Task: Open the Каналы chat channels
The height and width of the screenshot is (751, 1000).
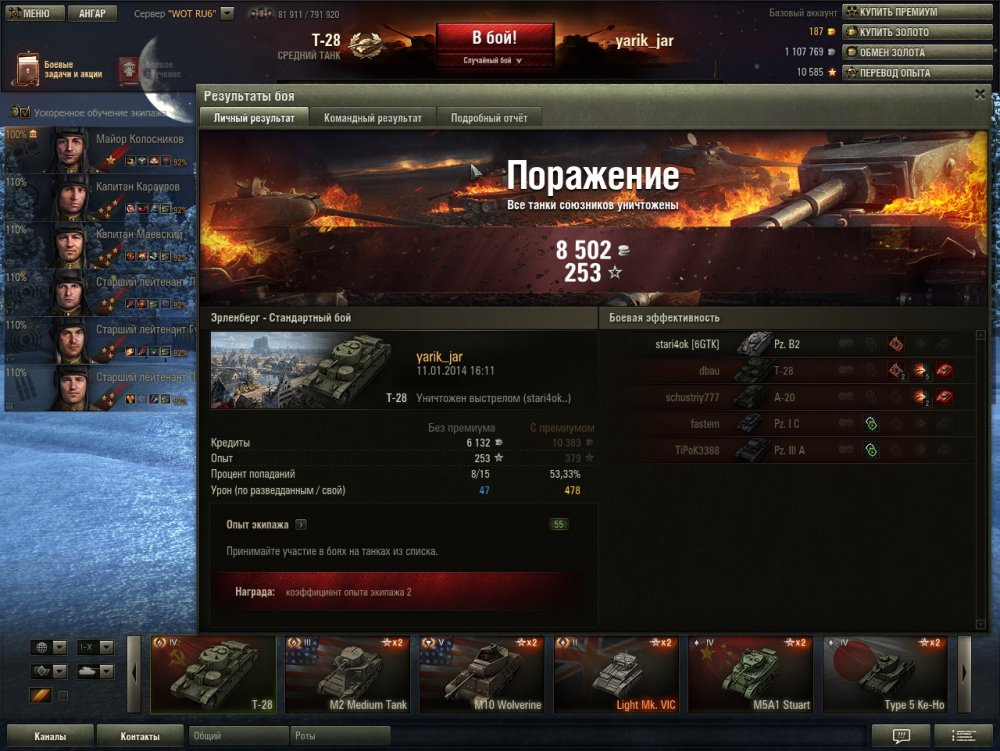Action: pos(50,737)
